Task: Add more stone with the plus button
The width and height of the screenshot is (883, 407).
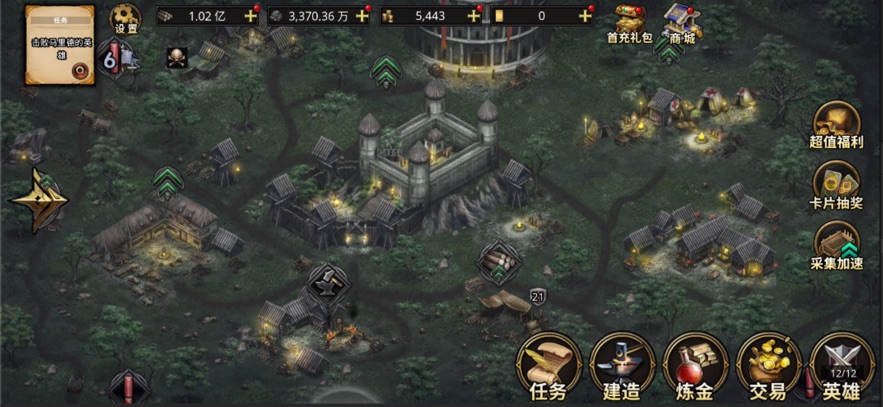Action: point(361,16)
